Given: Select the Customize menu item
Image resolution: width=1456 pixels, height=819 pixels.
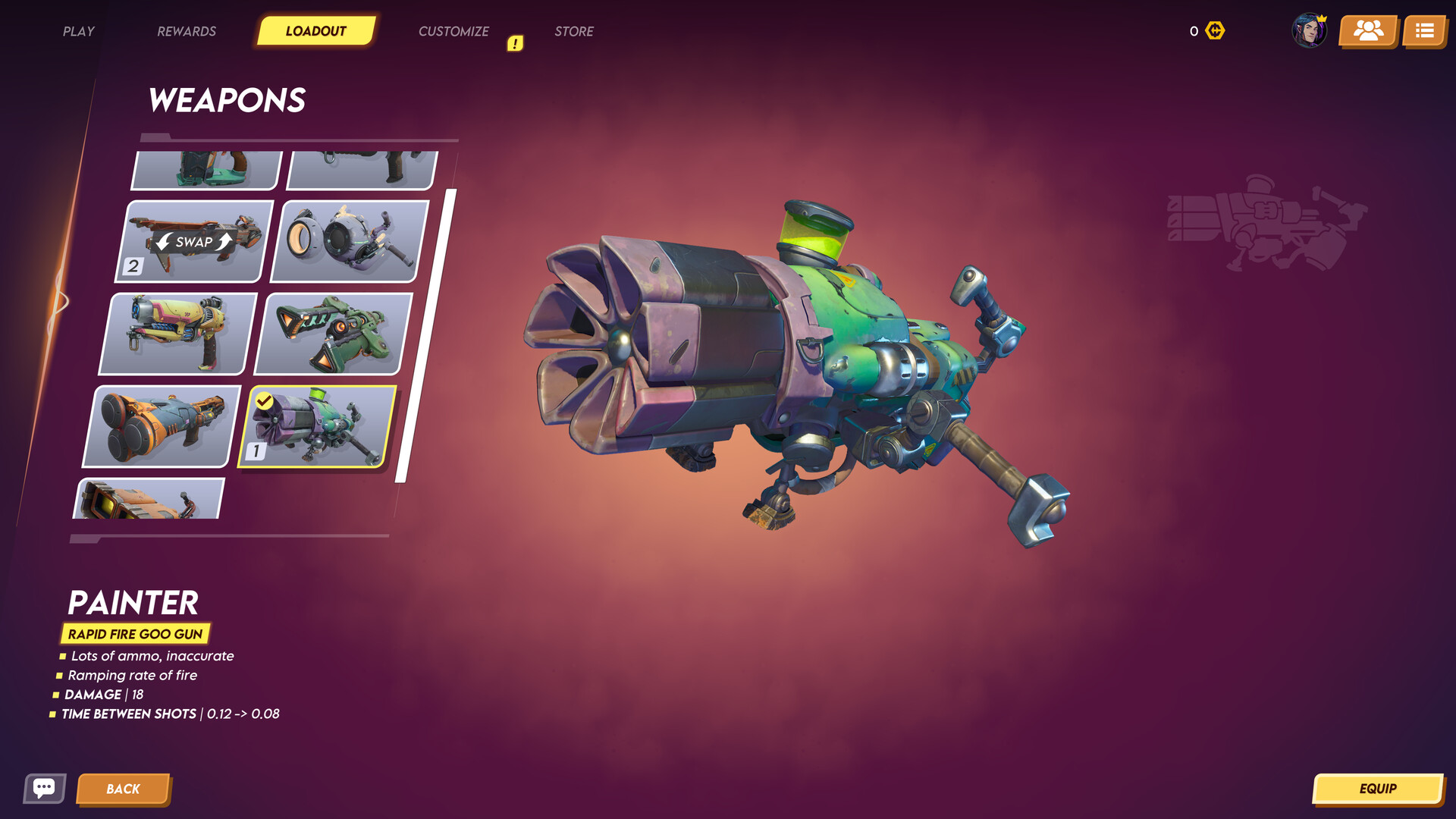Looking at the screenshot, I should coord(453,31).
